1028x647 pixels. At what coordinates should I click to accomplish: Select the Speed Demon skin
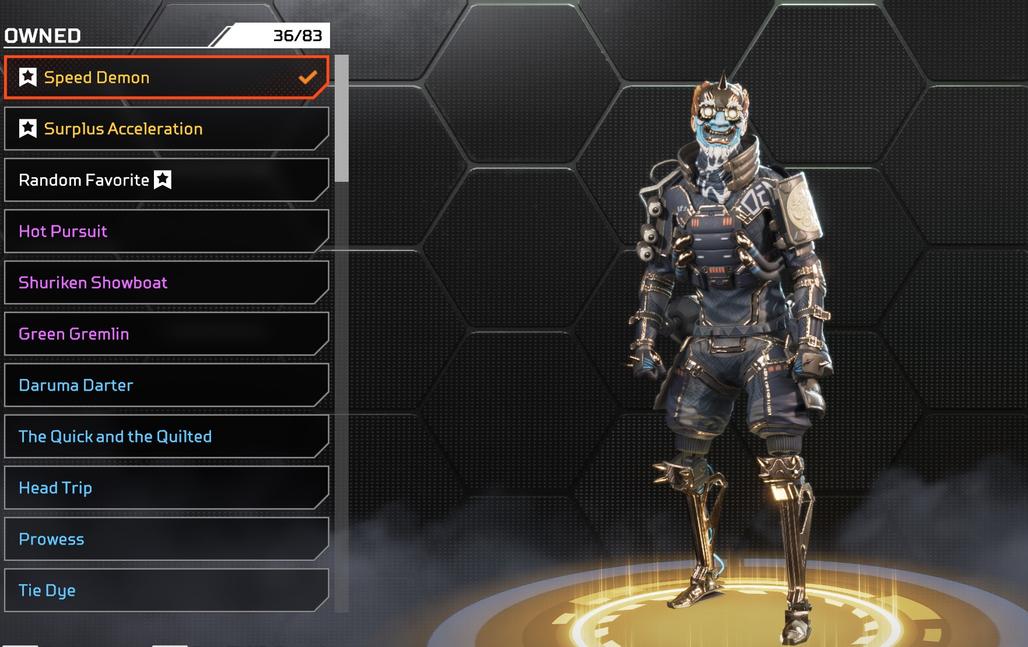tap(166, 78)
